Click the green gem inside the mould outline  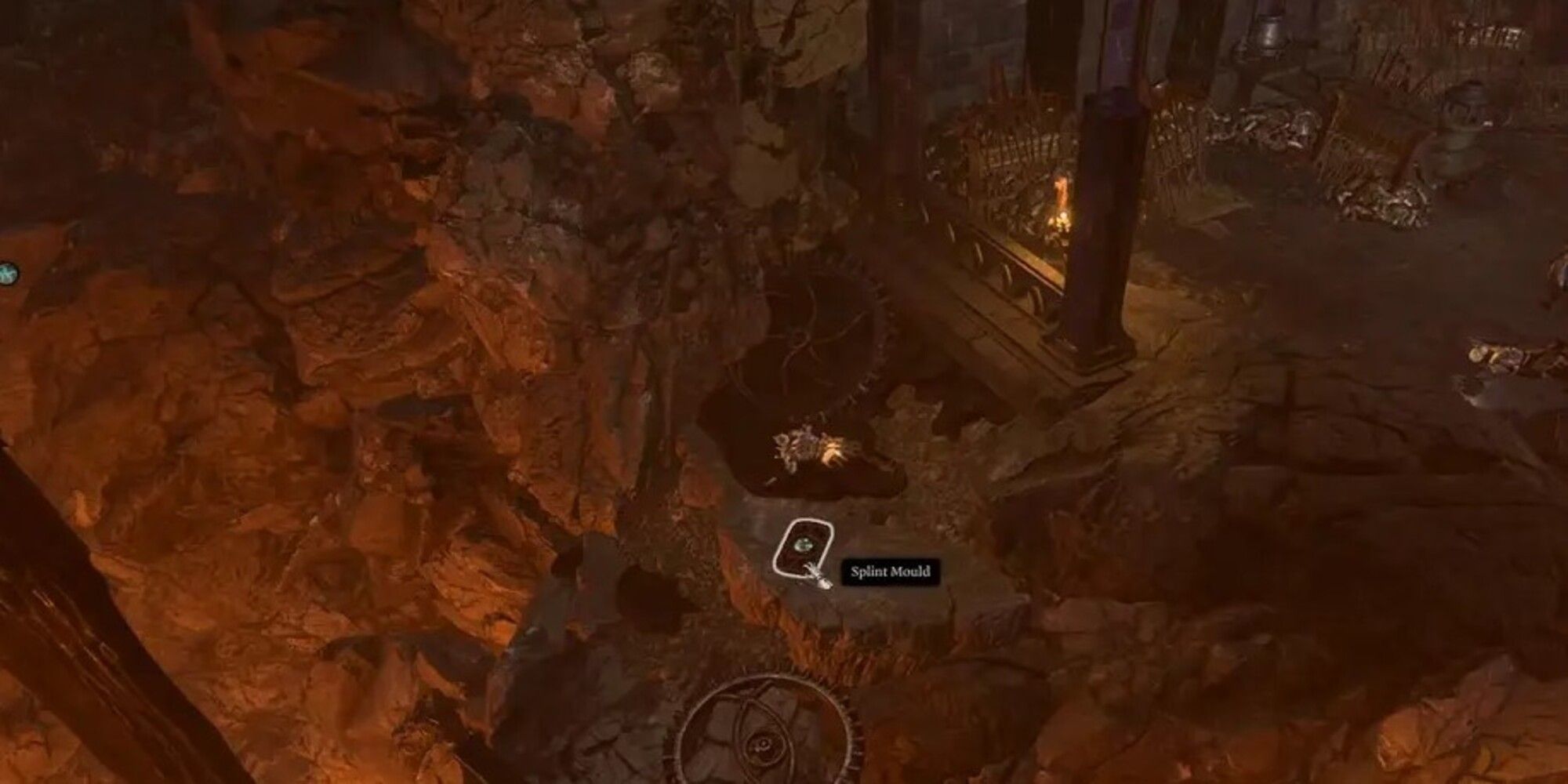pyautogui.click(x=803, y=544)
